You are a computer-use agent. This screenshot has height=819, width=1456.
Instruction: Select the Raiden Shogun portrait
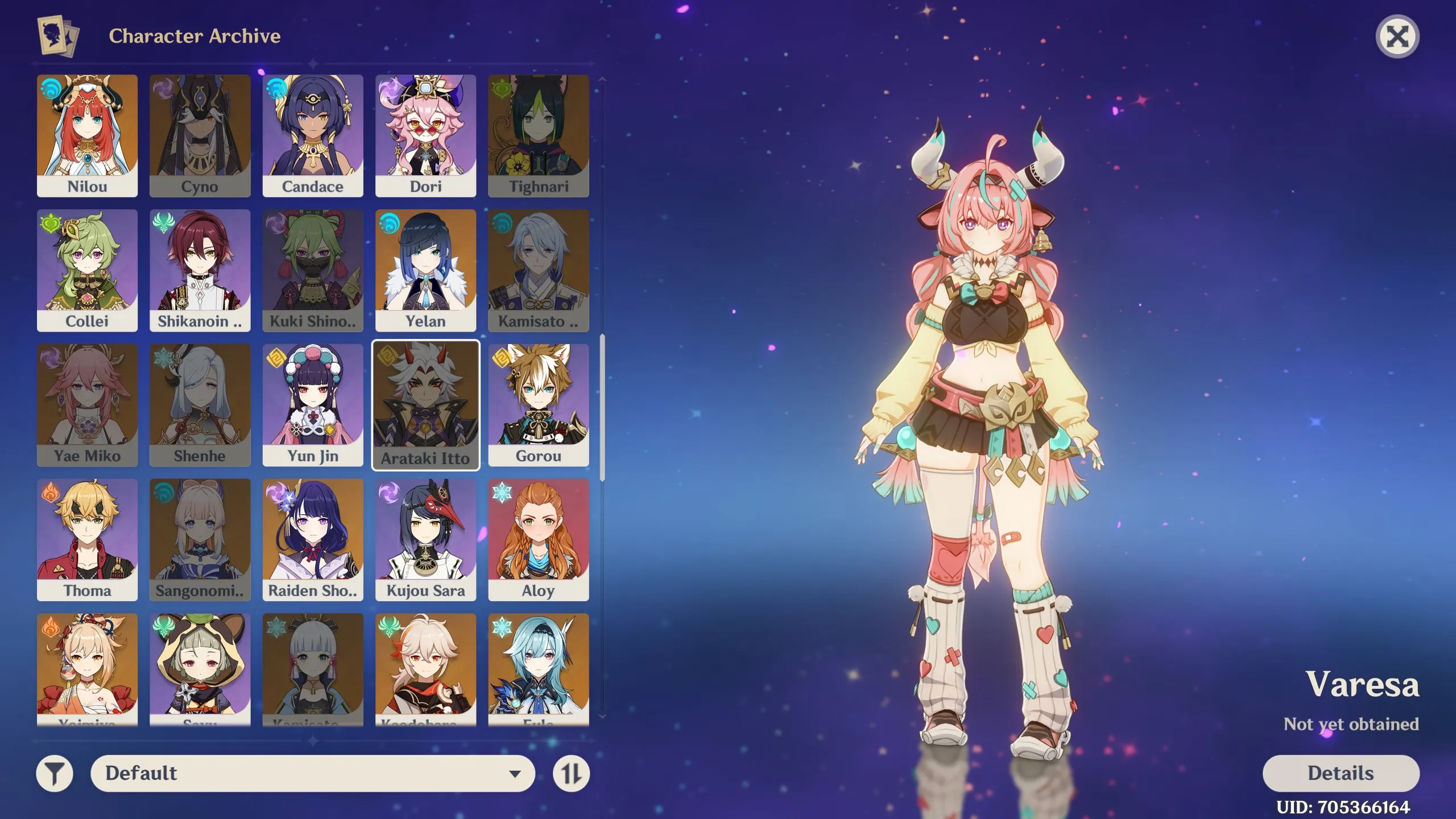coord(313,537)
